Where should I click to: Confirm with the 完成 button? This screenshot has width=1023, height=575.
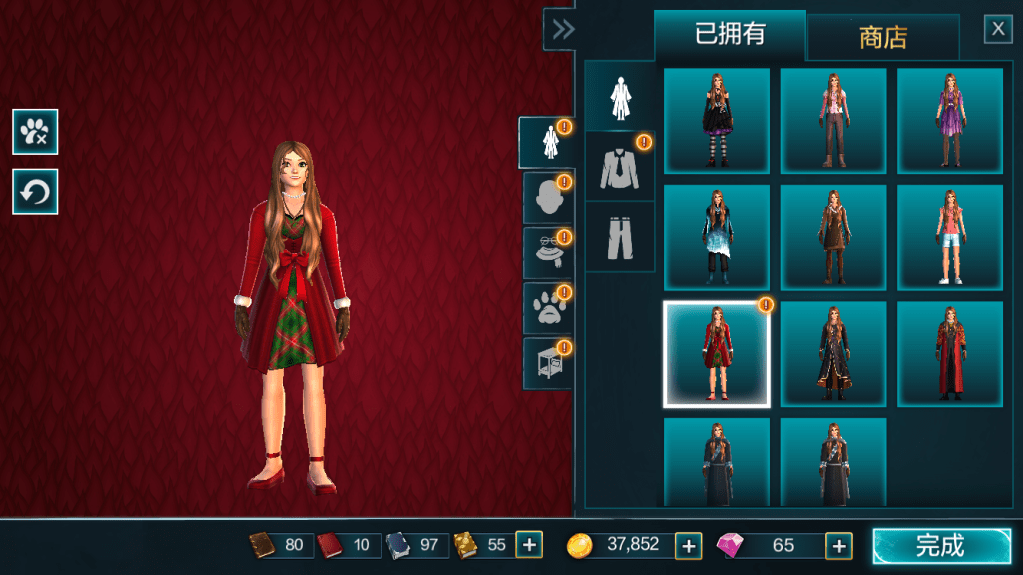(x=941, y=546)
